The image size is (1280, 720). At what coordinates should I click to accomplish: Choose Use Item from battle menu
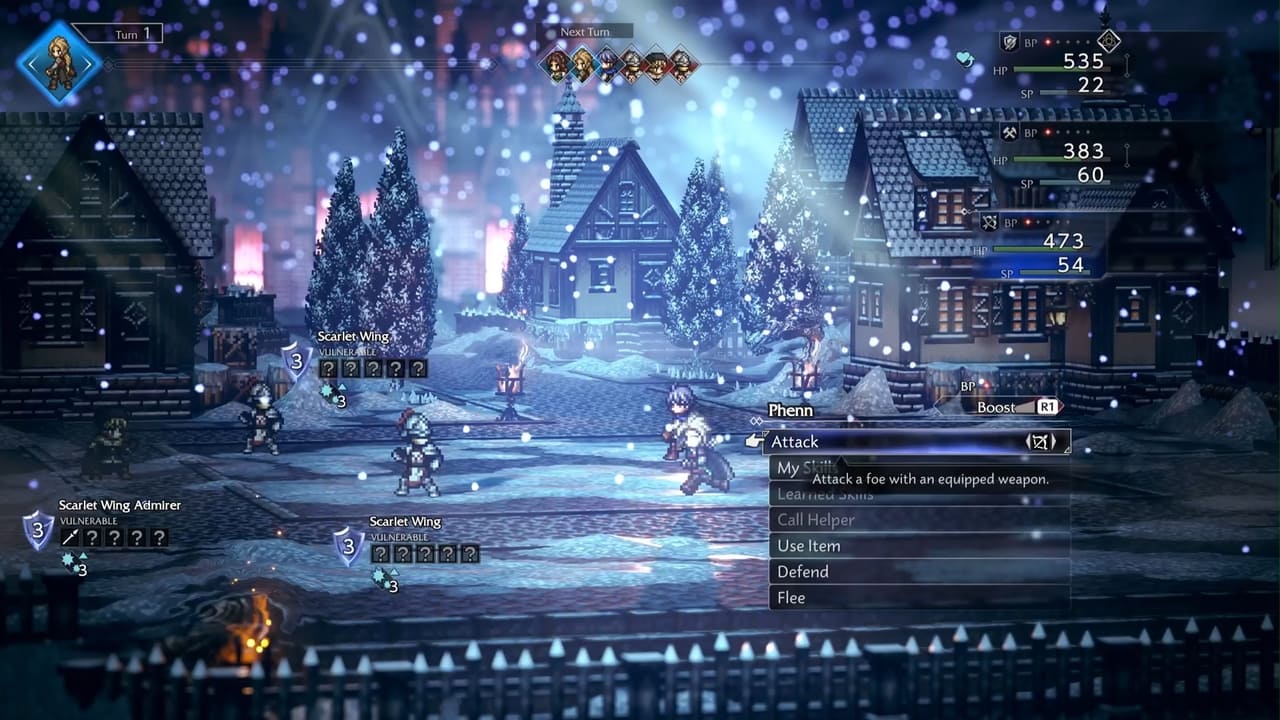[809, 546]
